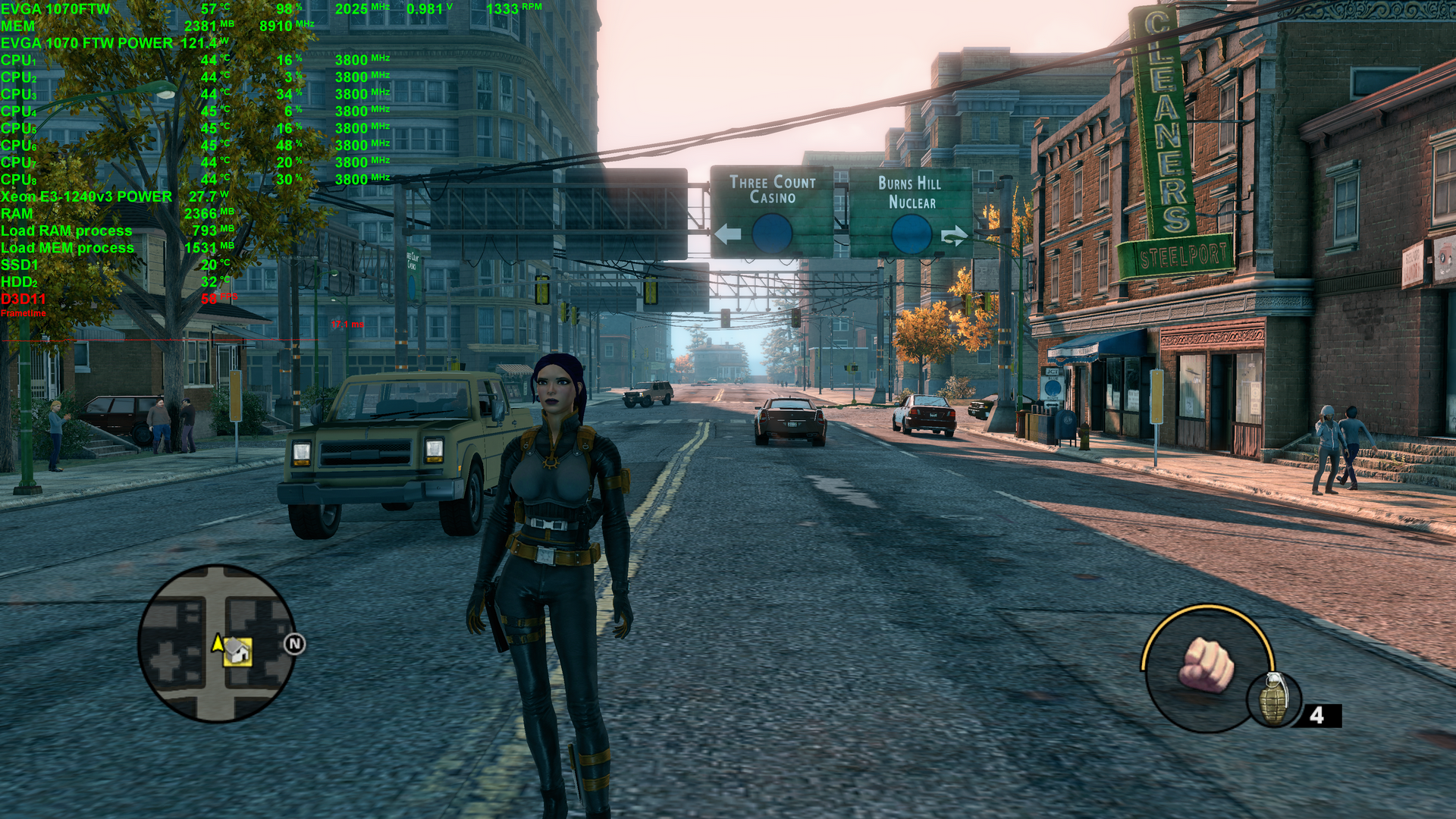Select the grenade icon
This screenshot has width=1456, height=819.
click(x=1274, y=700)
